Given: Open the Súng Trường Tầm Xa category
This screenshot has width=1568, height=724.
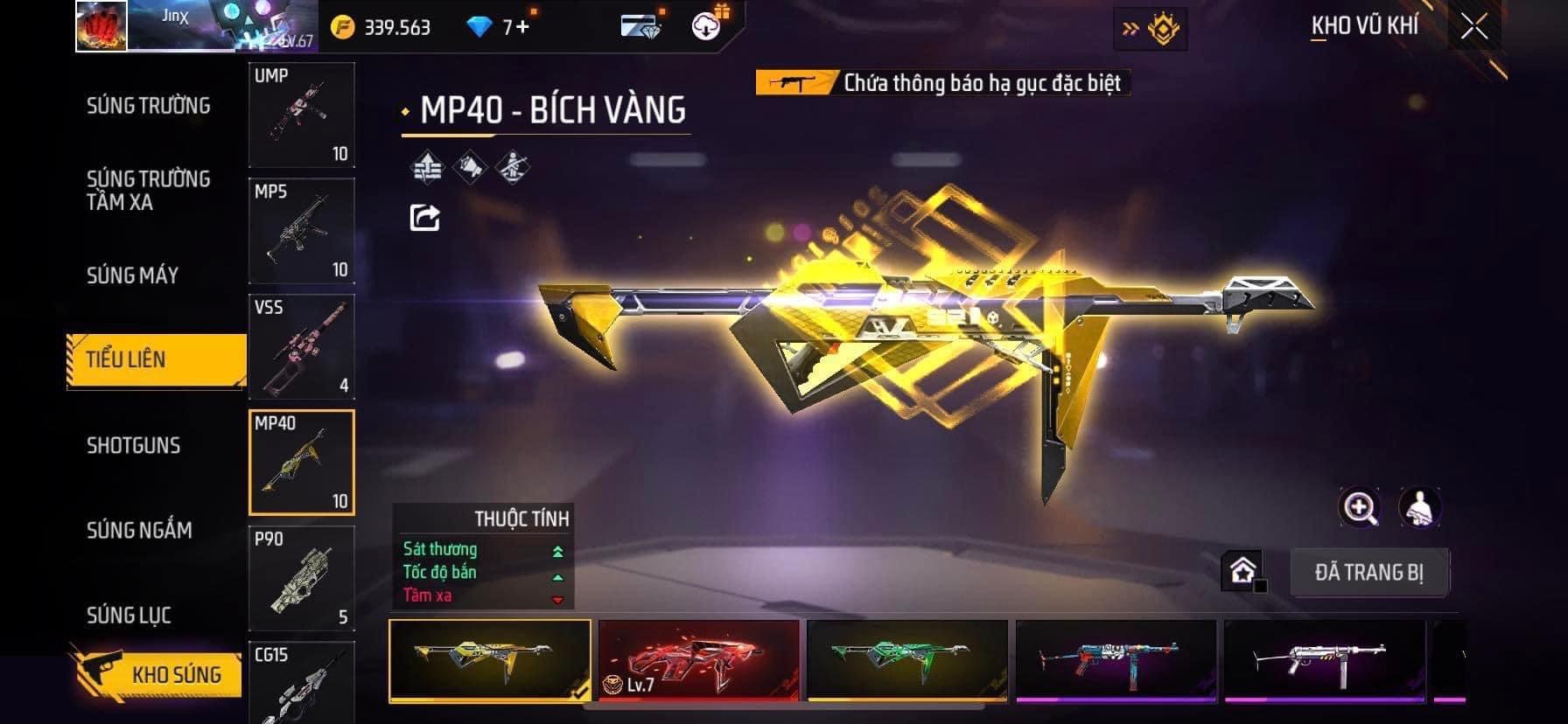Looking at the screenshot, I should 148,191.
